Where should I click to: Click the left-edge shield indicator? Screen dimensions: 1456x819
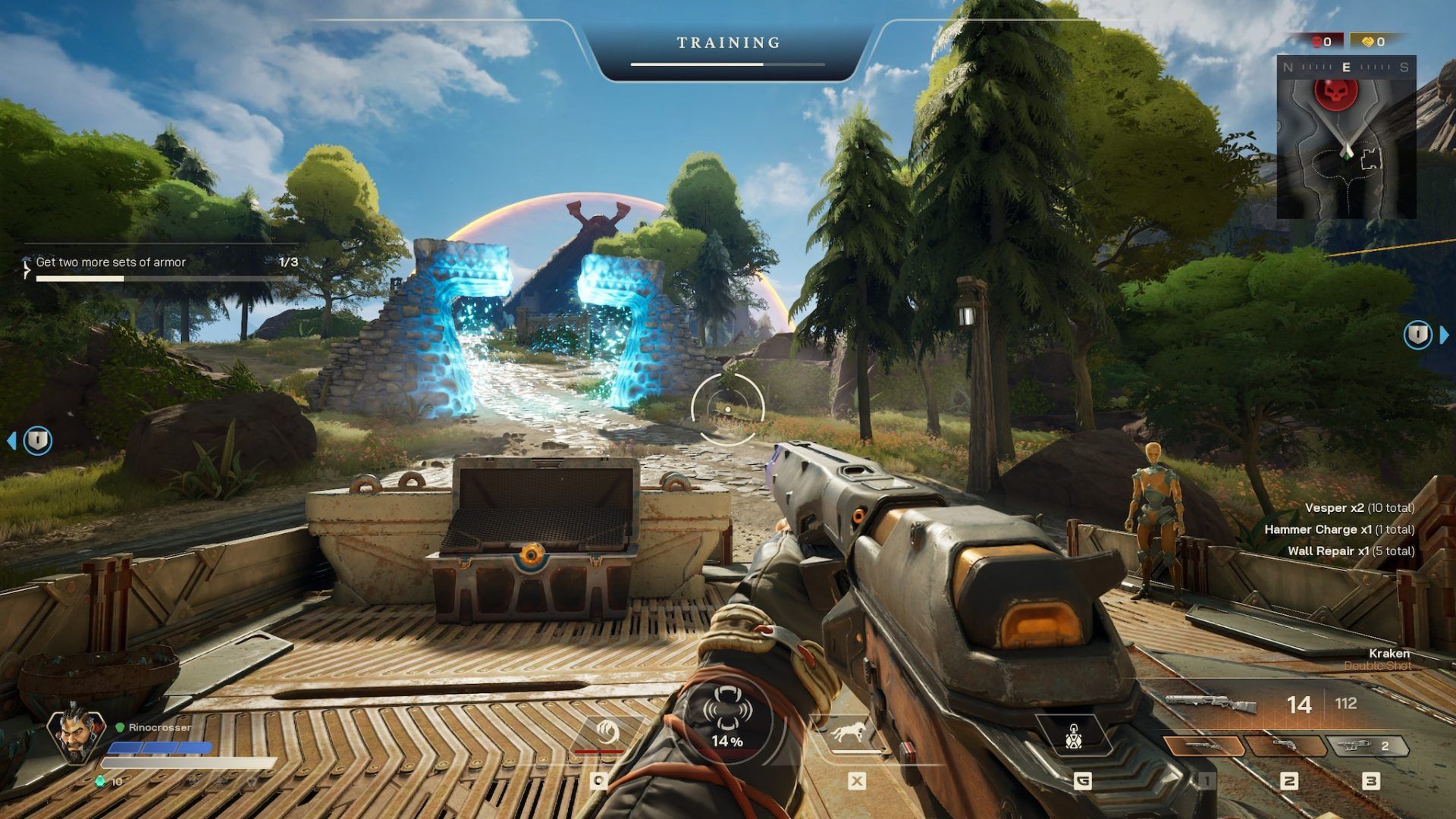click(x=37, y=440)
